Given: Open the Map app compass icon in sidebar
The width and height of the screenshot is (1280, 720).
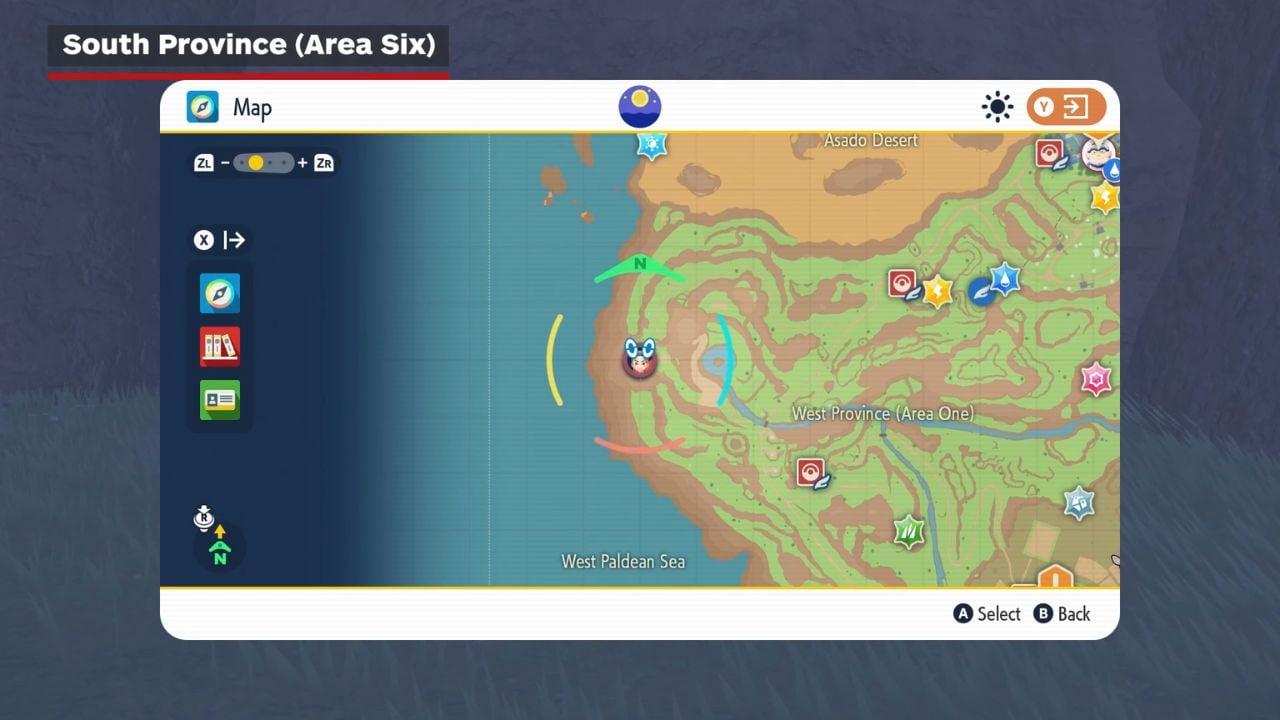Looking at the screenshot, I should [x=220, y=293].
